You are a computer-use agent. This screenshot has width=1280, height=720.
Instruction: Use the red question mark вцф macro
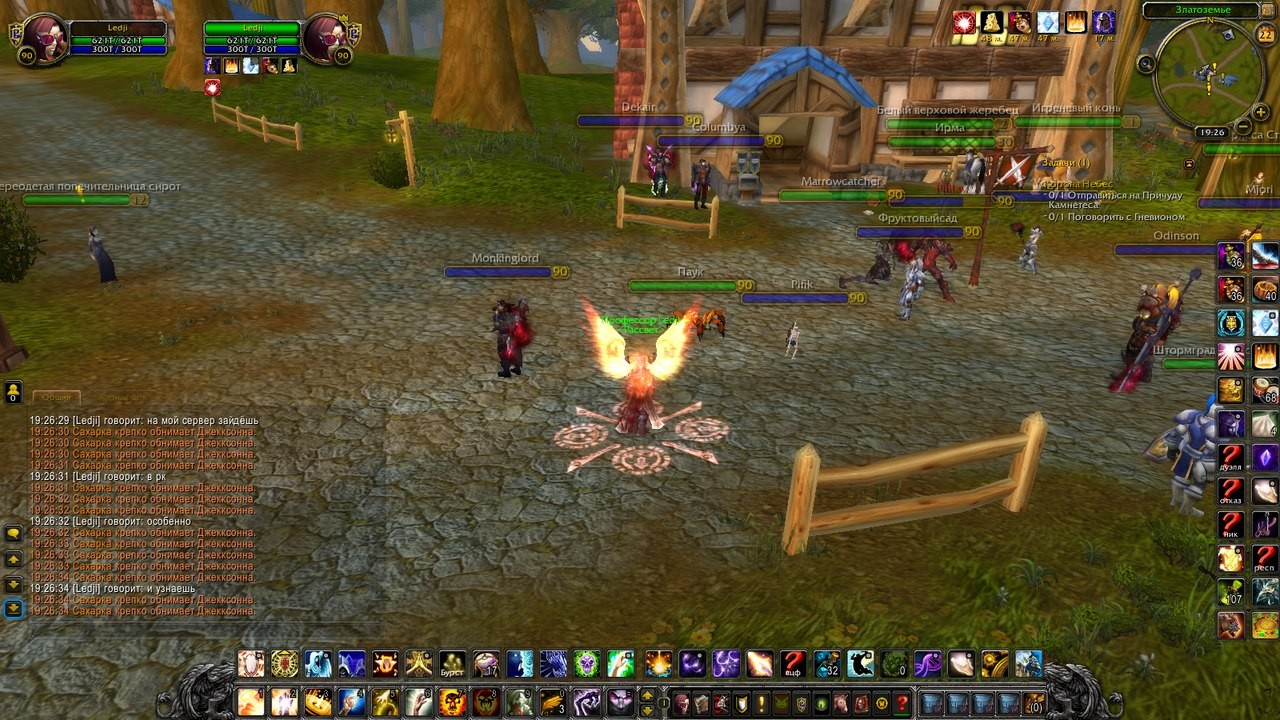pos(793,663)
